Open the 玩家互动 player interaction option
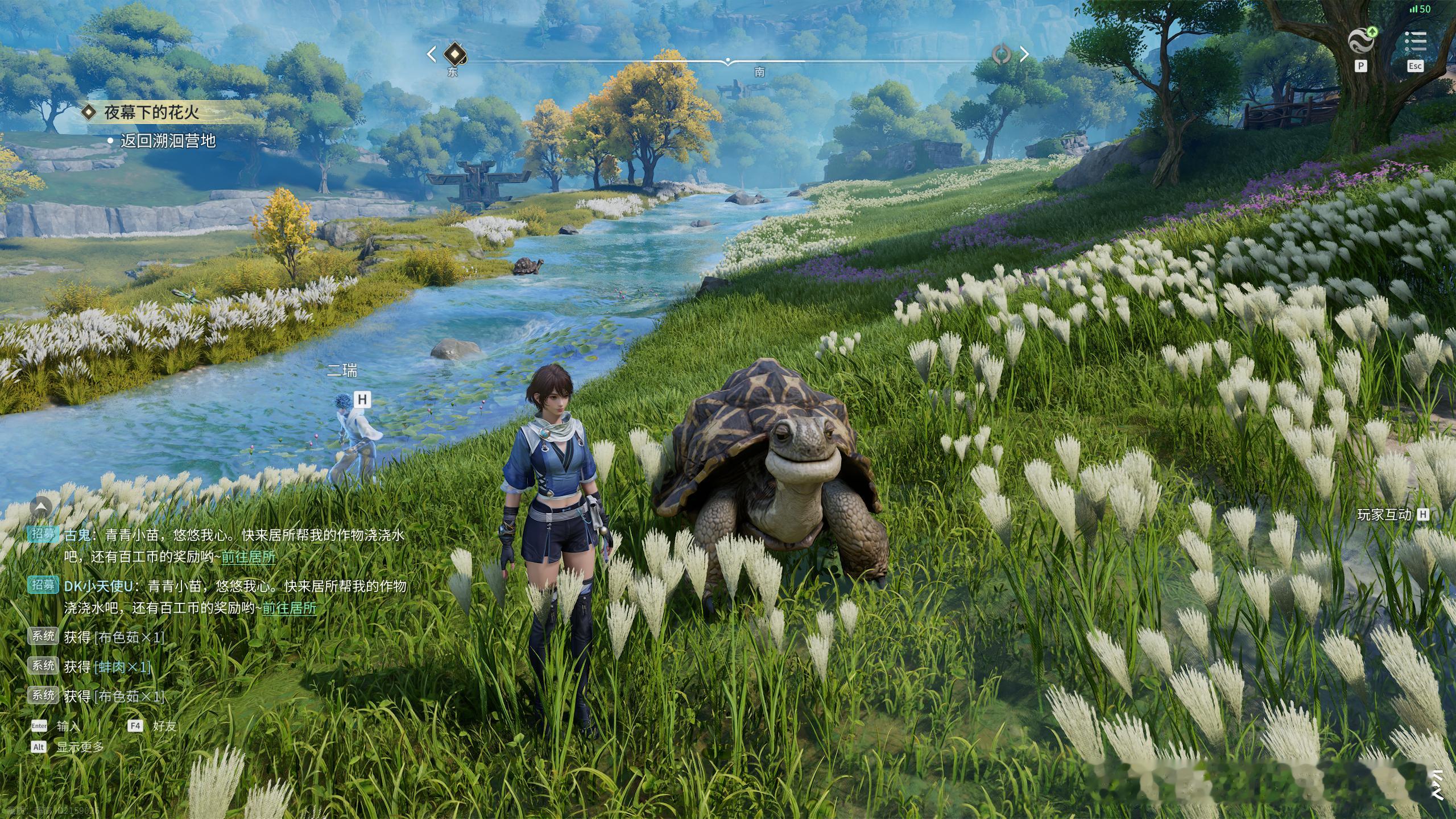The width and height of the screenshot is (1456, 819). 1384,515
